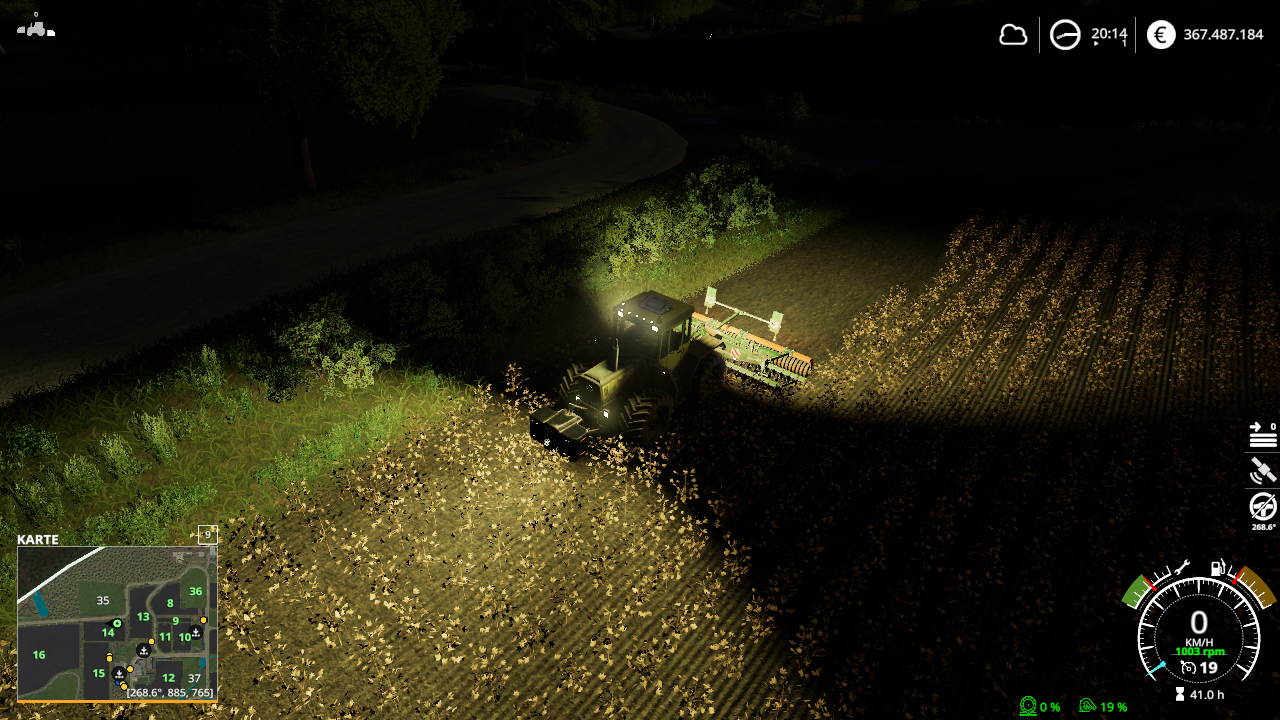Click field 13 on the minimap
The height and width of the screenshot is (720, 1280).
(x=143, y=617)
